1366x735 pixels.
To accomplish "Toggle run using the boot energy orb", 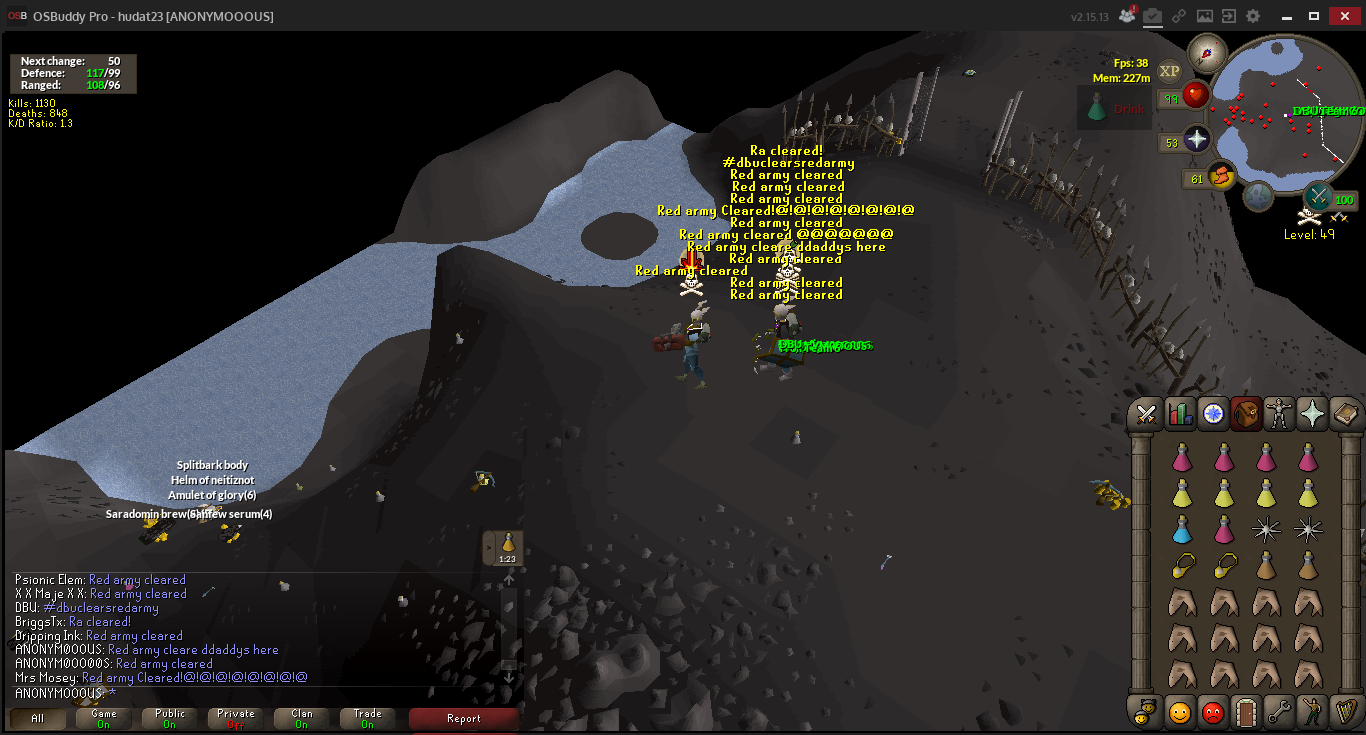I will click(1221, 177).
